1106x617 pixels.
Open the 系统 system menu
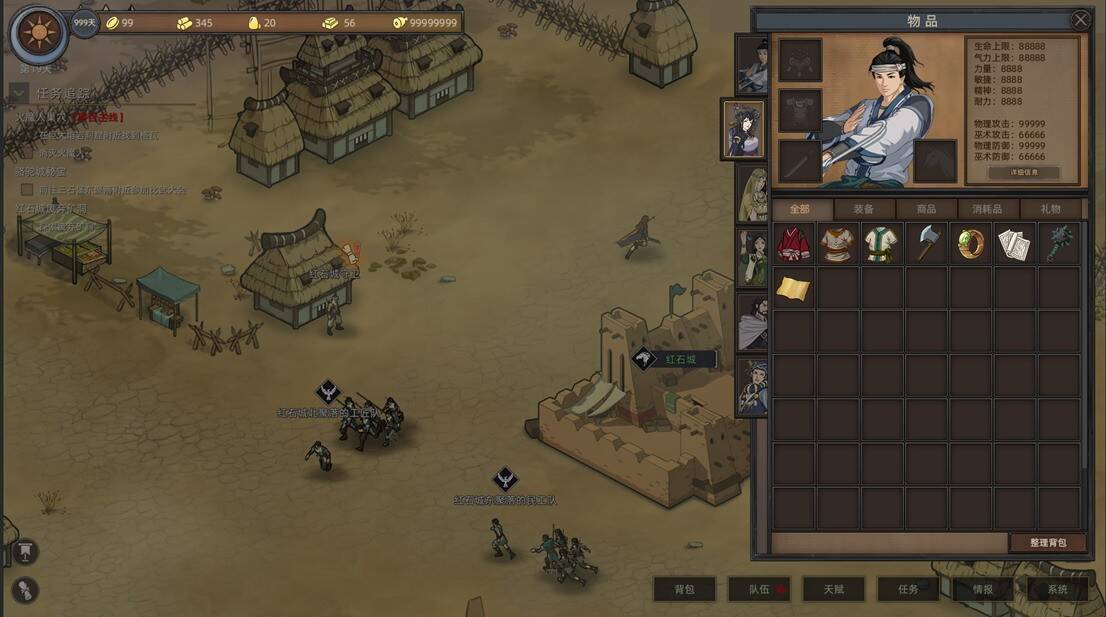tap(1058, 589)
